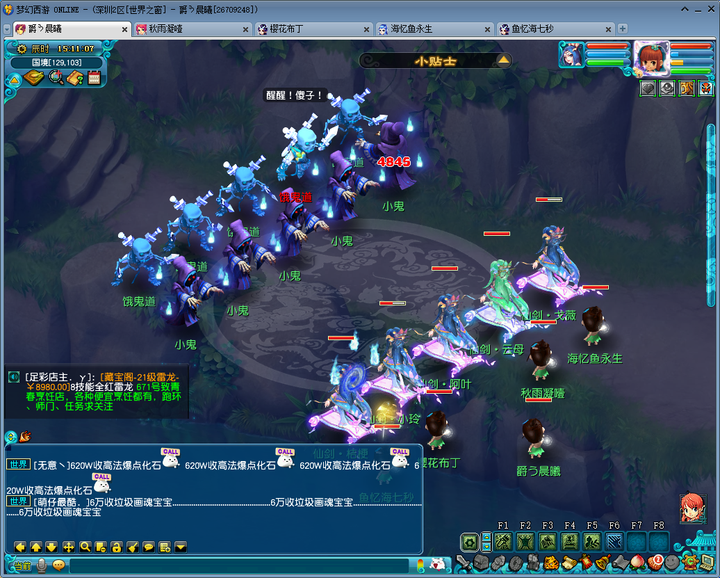Image resolution: width=720 pixels, height=578 pixels.
Task: Open the peach icon in bottom menu
Action: [637, 563]
